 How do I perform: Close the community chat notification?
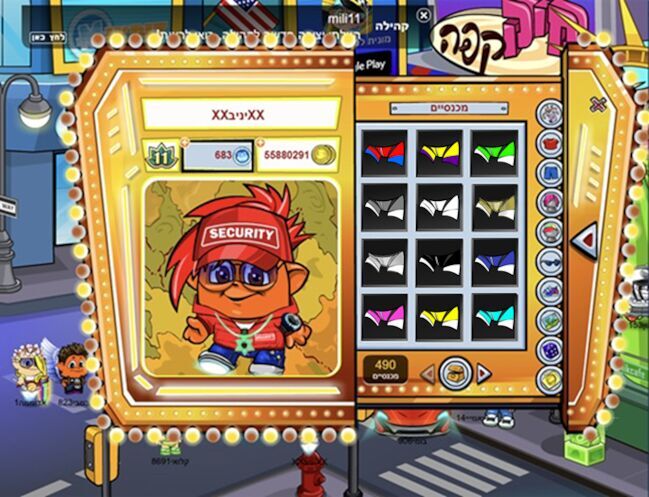pyautogui.click(x=423, y=16)
